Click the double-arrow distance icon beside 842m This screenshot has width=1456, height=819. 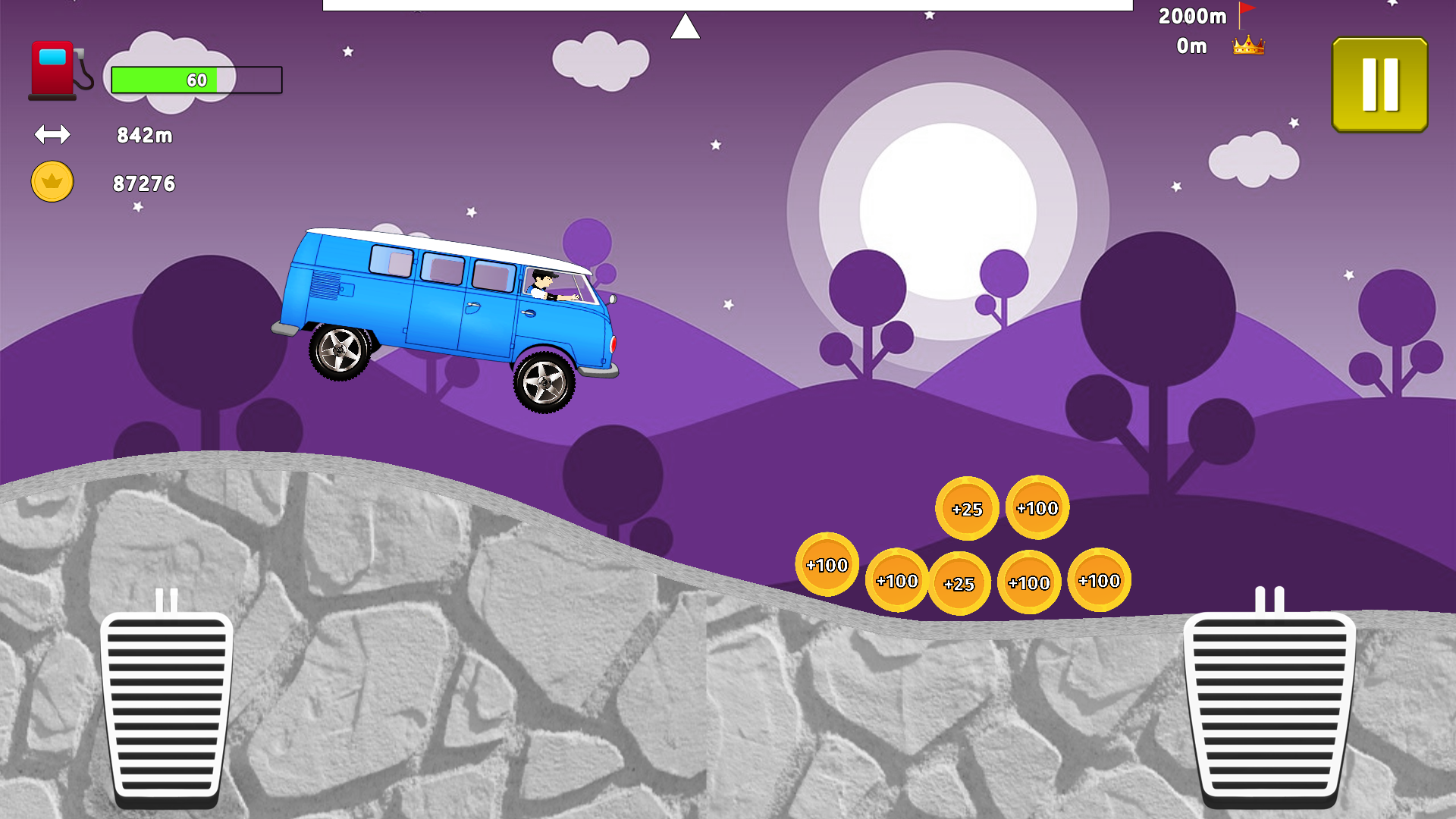[52, 135]
